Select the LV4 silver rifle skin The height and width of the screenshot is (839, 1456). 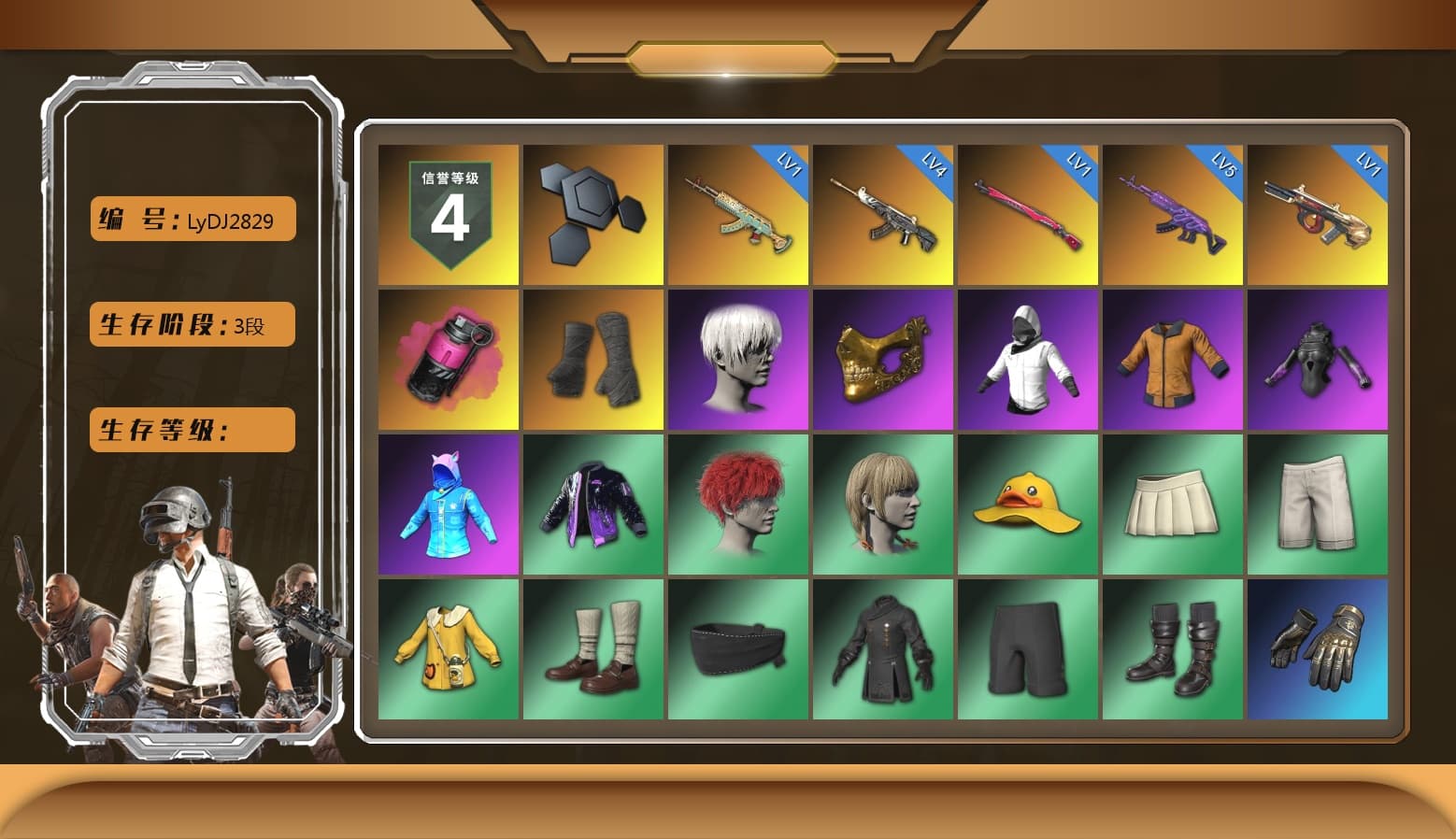click(883, 215)
